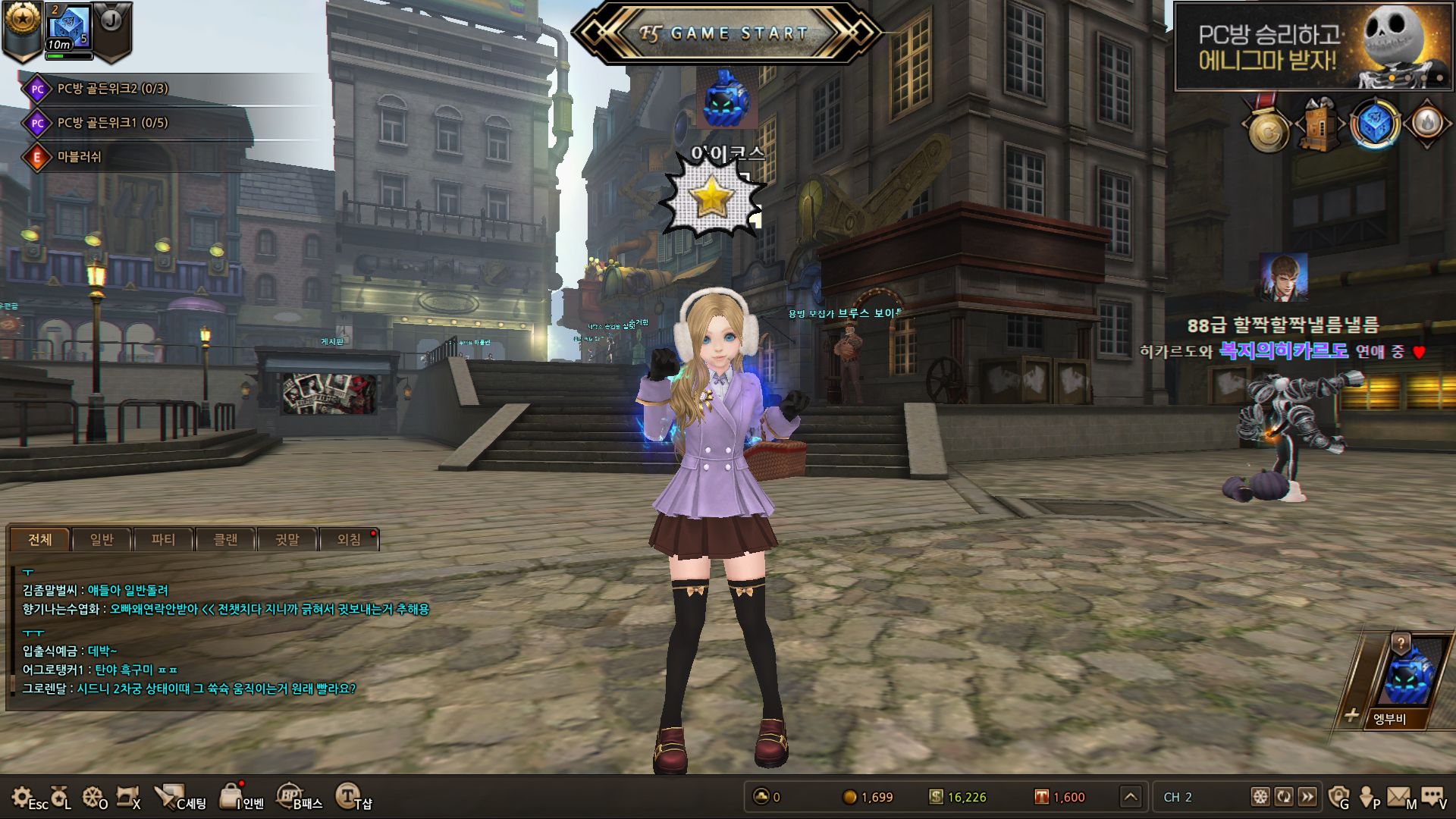Screen dimensions: 1456x819
Task: Open the PC방 골든위크2 quest tracker entry
Action: pyautogui.click(x=112, y=89)
